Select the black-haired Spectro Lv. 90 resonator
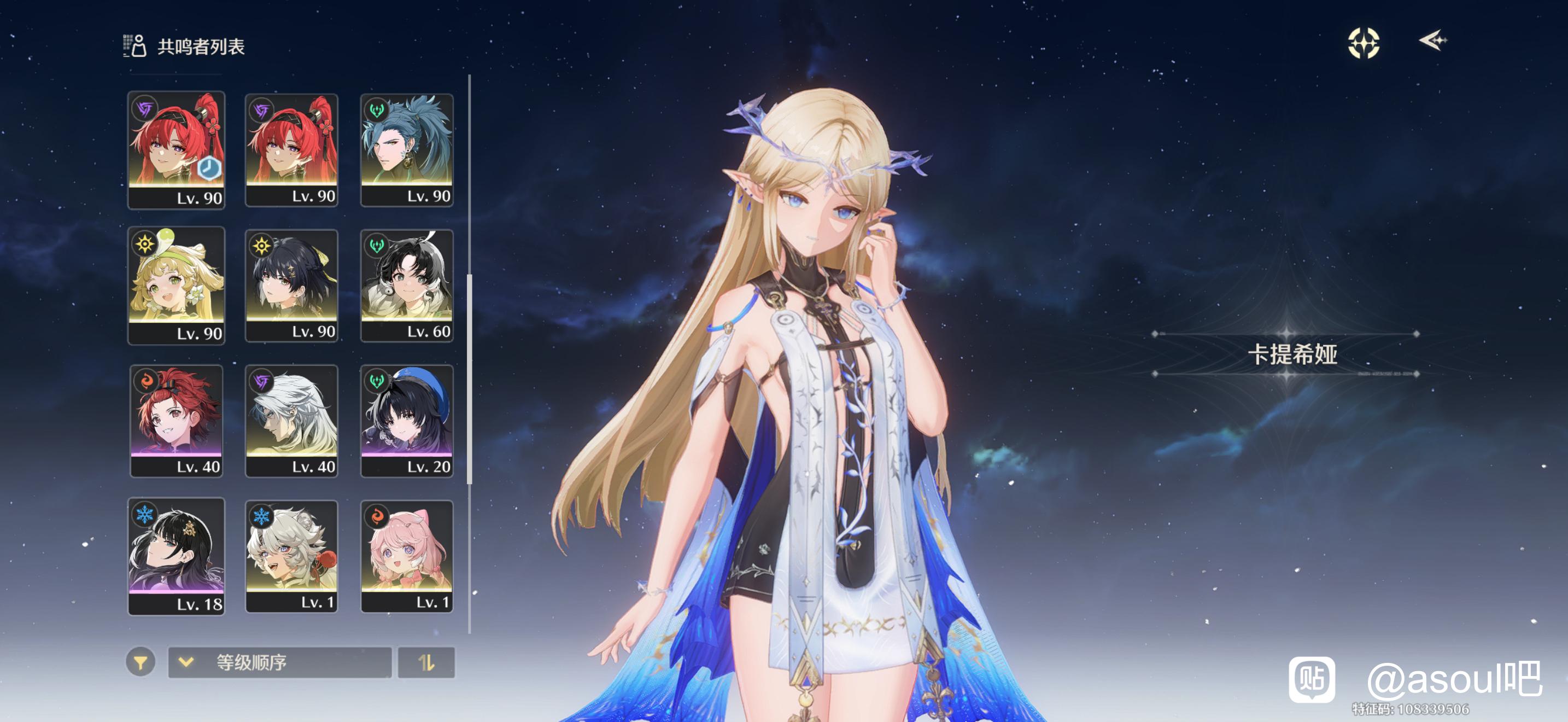The height and width of the screenshot is (722, 1568). [291, 285]
